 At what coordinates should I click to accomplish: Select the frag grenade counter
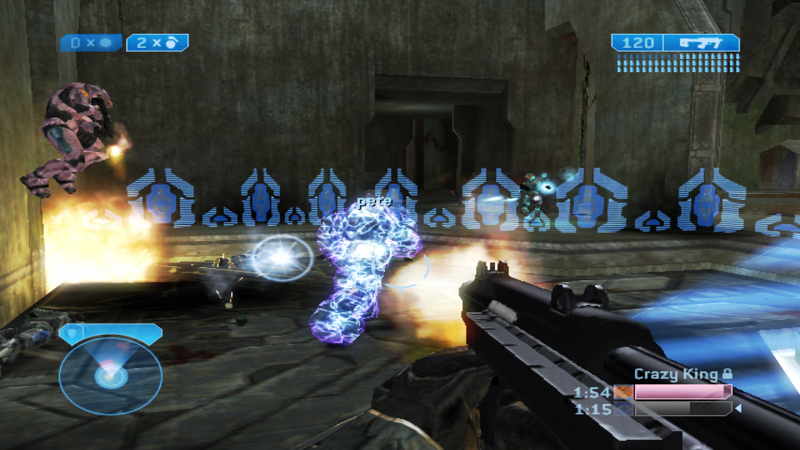click(x=157, y=43)
